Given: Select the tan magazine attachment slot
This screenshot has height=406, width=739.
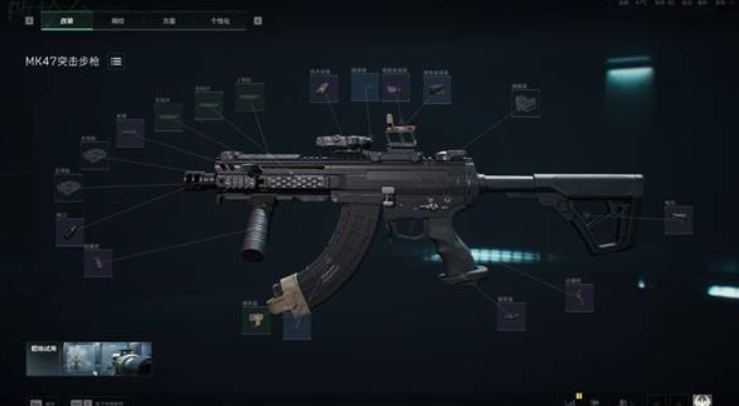Looking at the screenshot, I should click(x=256, y=319).
